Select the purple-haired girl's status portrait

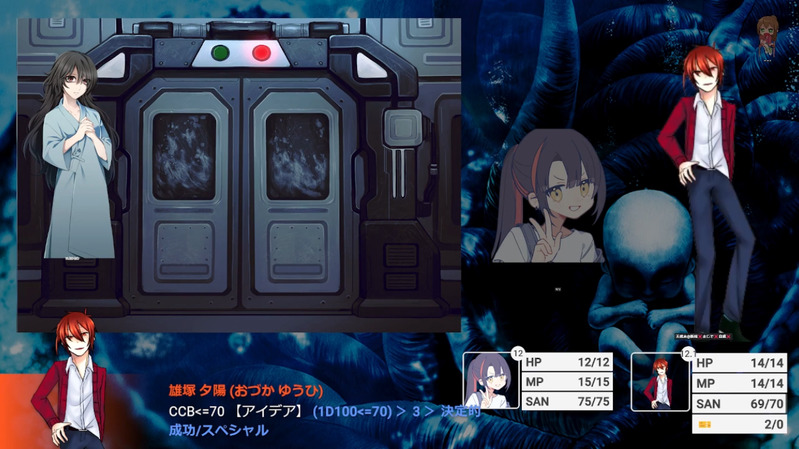tap(492, 381)
